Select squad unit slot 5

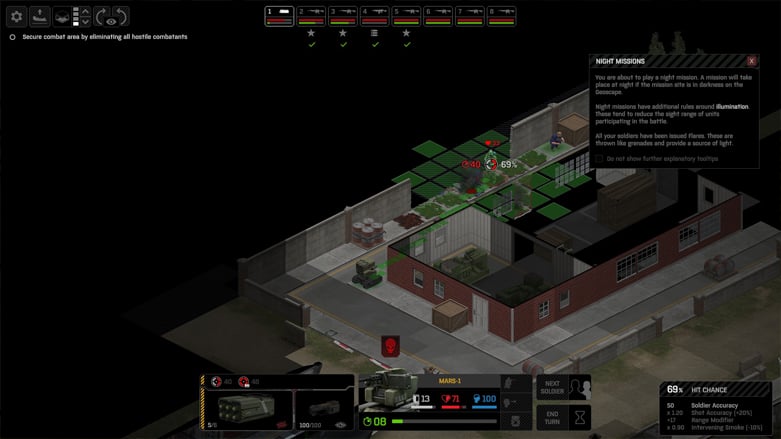coord(407,15)
